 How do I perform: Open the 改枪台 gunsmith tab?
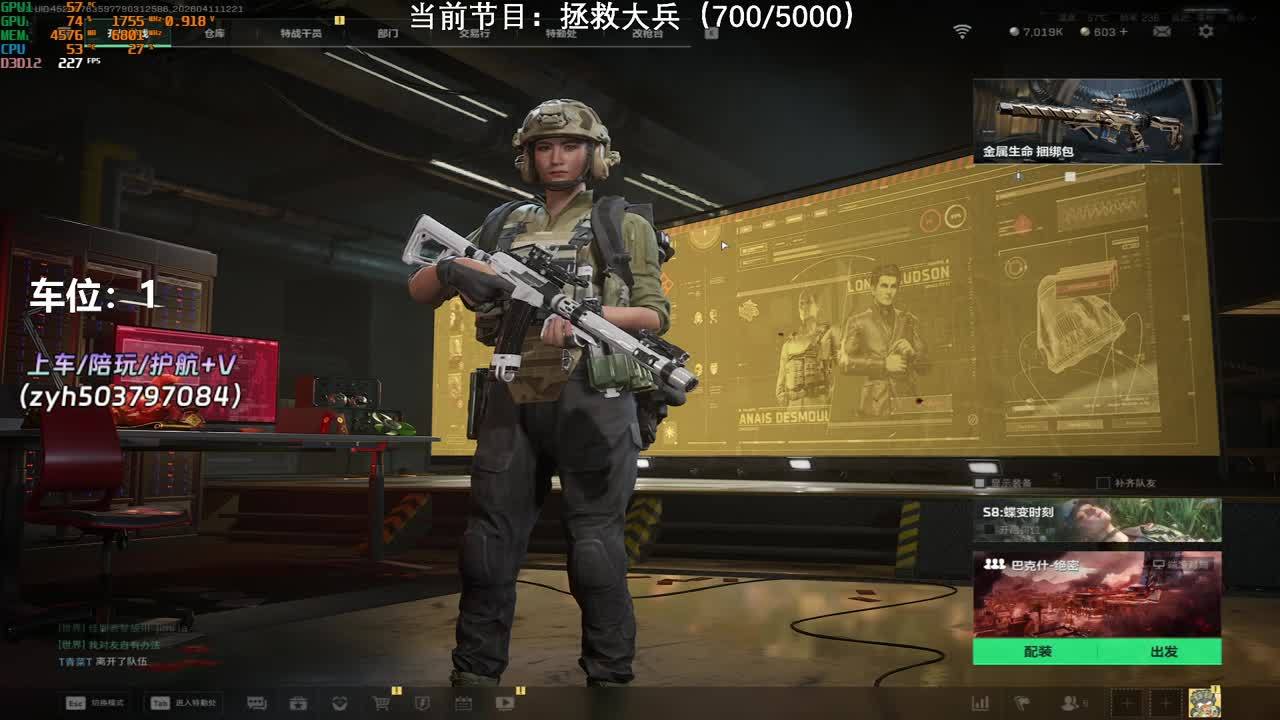tap(648, 33)
